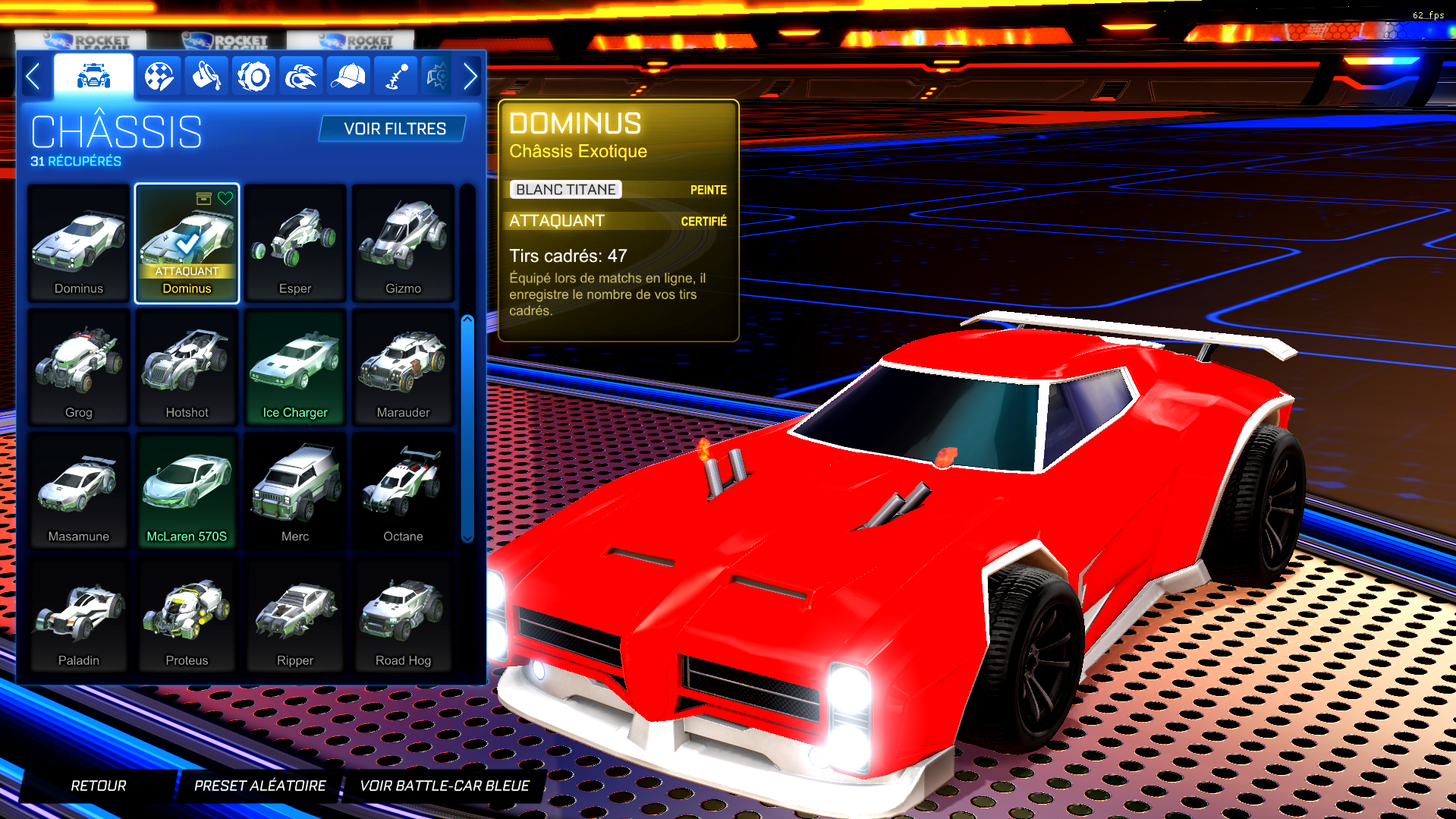Open VOIR FILTRES options
This screenshot has height=819, width=1456.
pos(392,128)
